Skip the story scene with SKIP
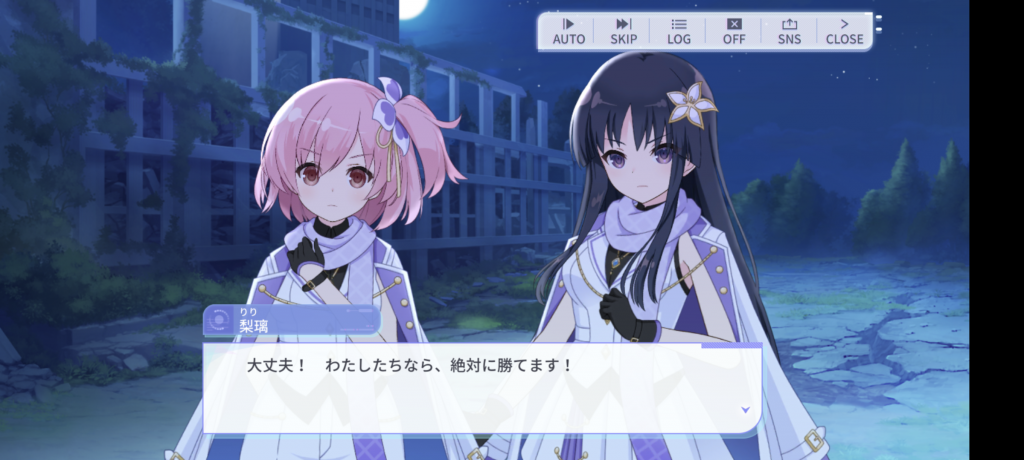Viewport: 1024px width, 460px height. point(623,31)
